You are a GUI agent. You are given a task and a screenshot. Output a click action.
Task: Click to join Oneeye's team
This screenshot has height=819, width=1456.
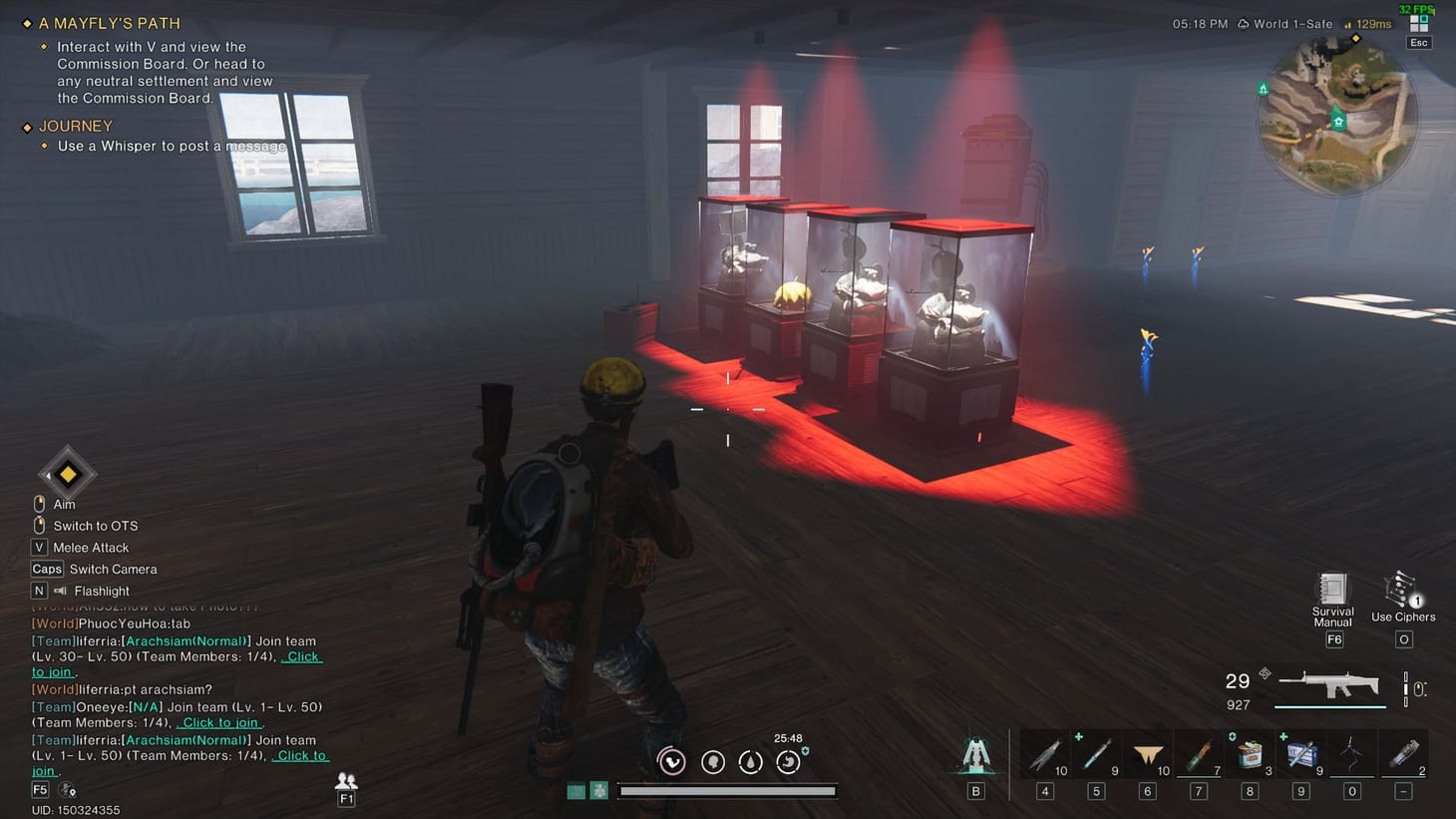point(218,722)
